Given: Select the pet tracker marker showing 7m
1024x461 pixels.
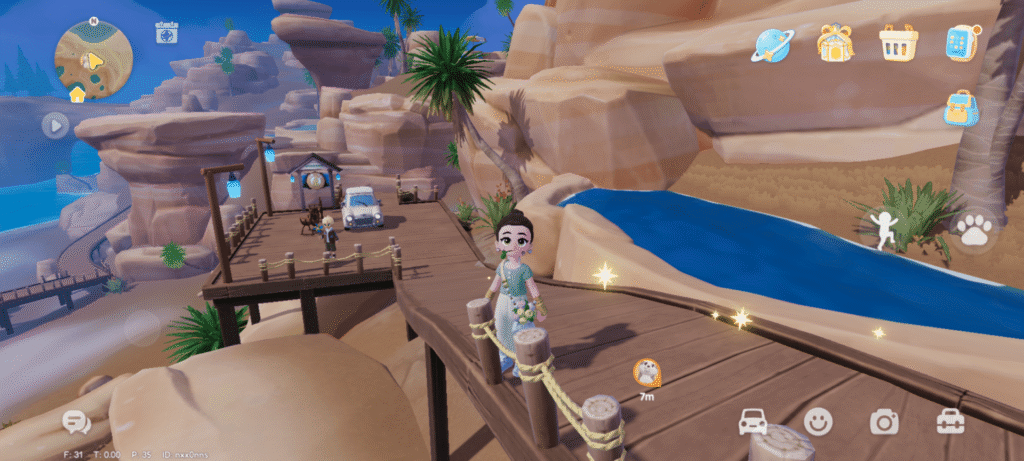Looking at the screenshot, I should coord(647,373).
